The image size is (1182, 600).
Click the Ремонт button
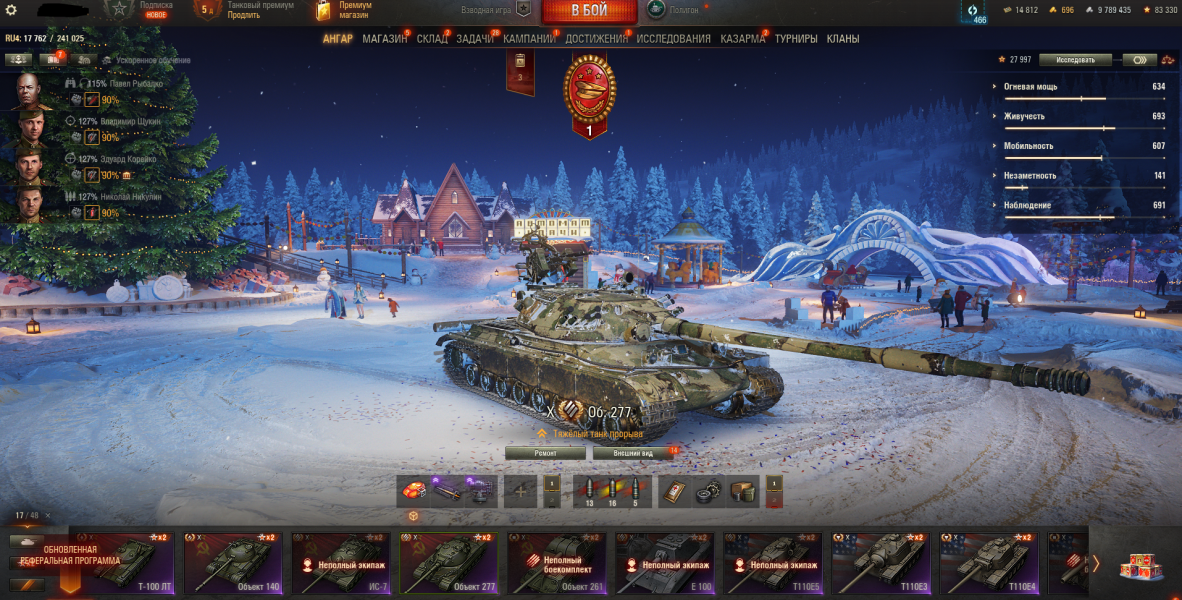(x=545, y=453)
